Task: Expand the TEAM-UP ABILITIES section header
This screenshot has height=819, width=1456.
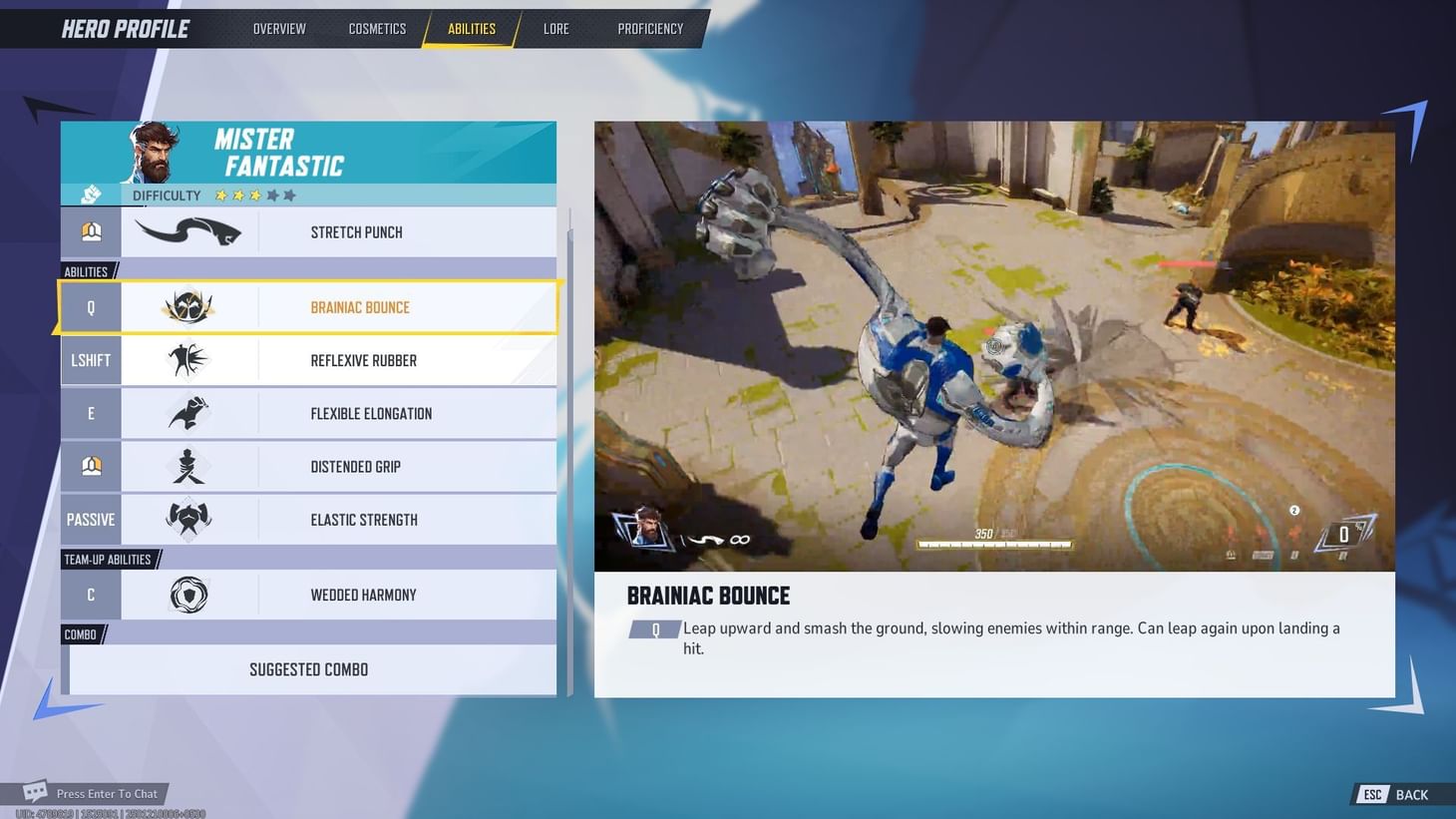Action: click(x=107, y=559)
